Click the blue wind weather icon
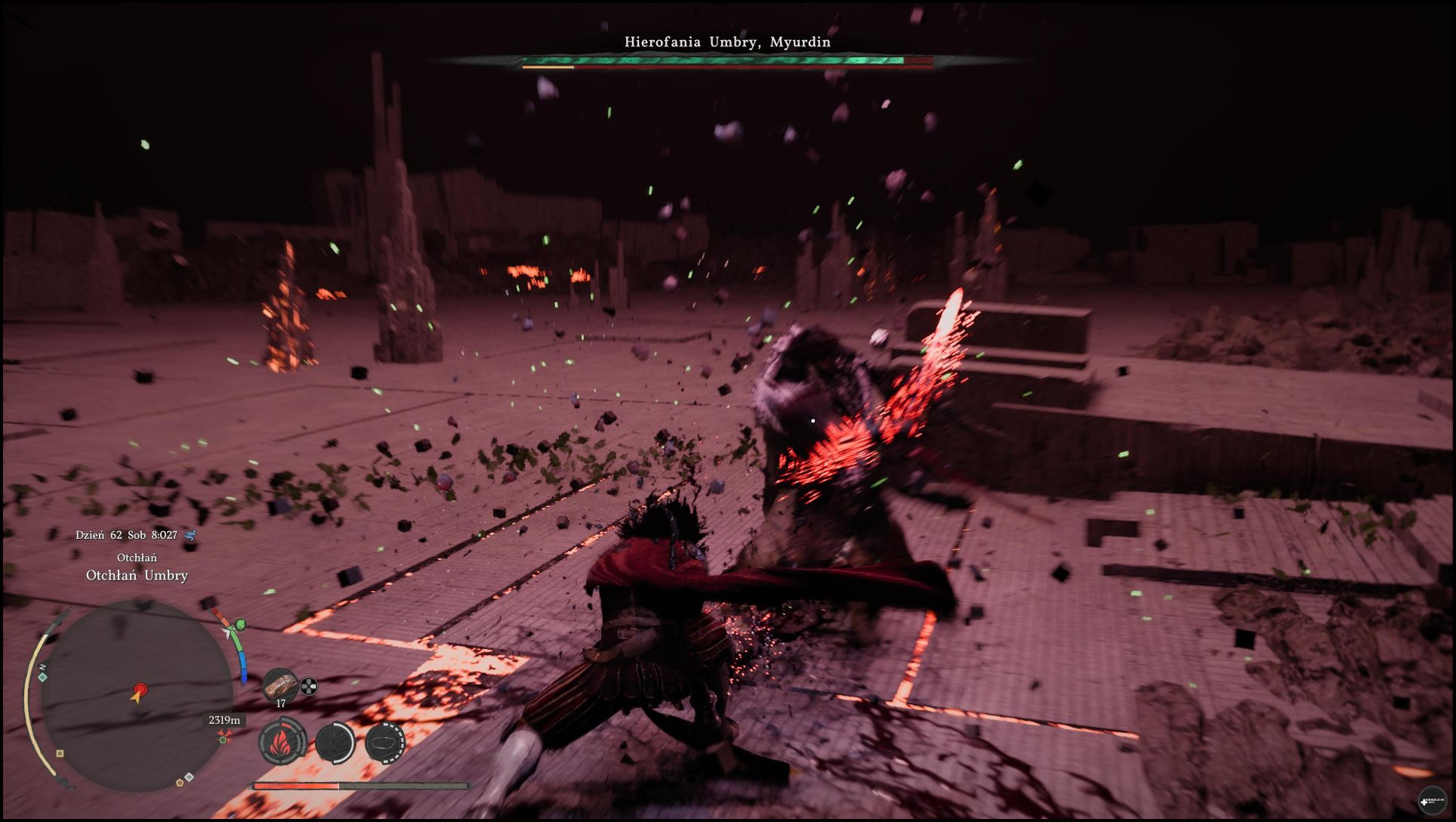1456x822 pixels. tap(190, 535)
